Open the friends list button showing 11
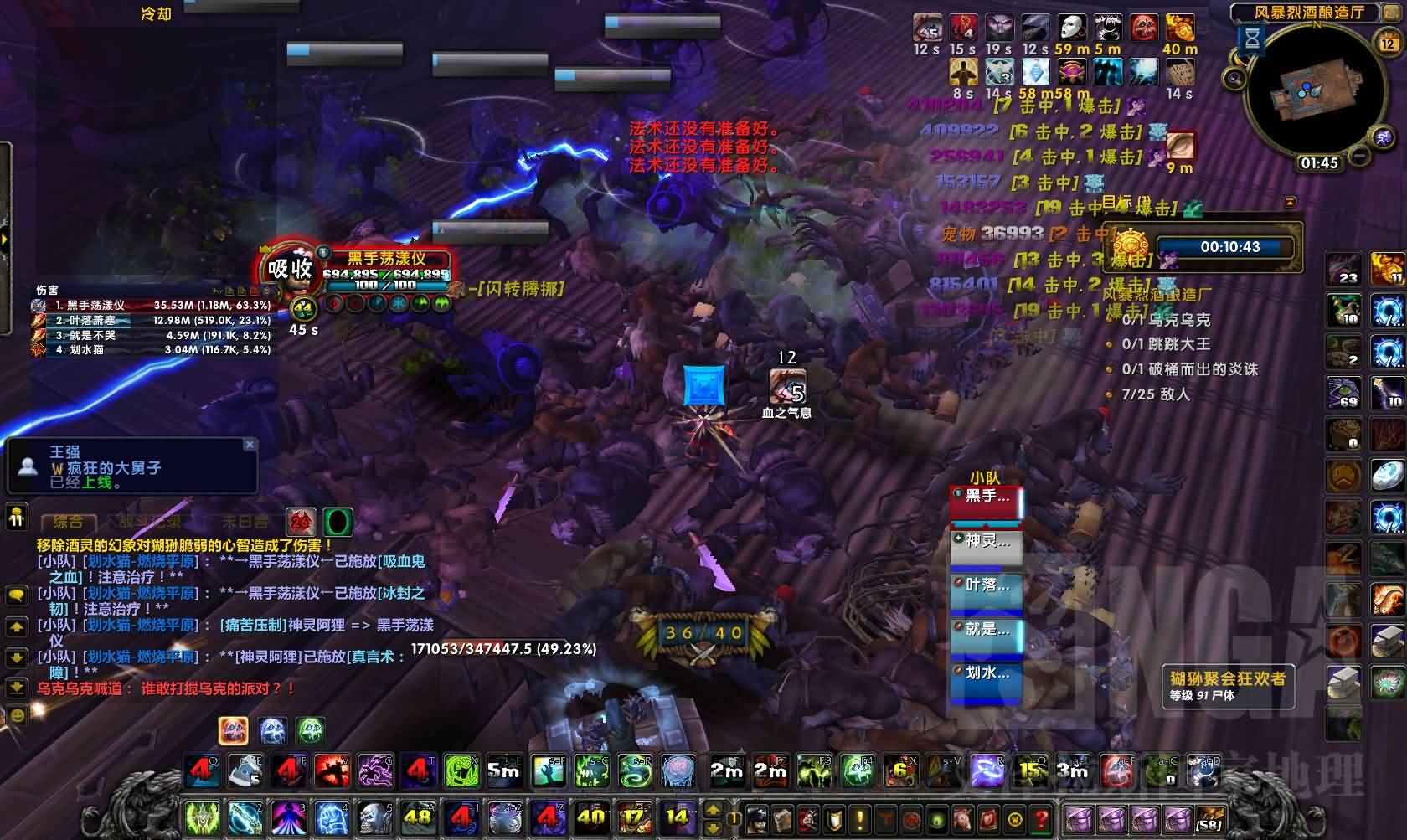 (17, 516)
